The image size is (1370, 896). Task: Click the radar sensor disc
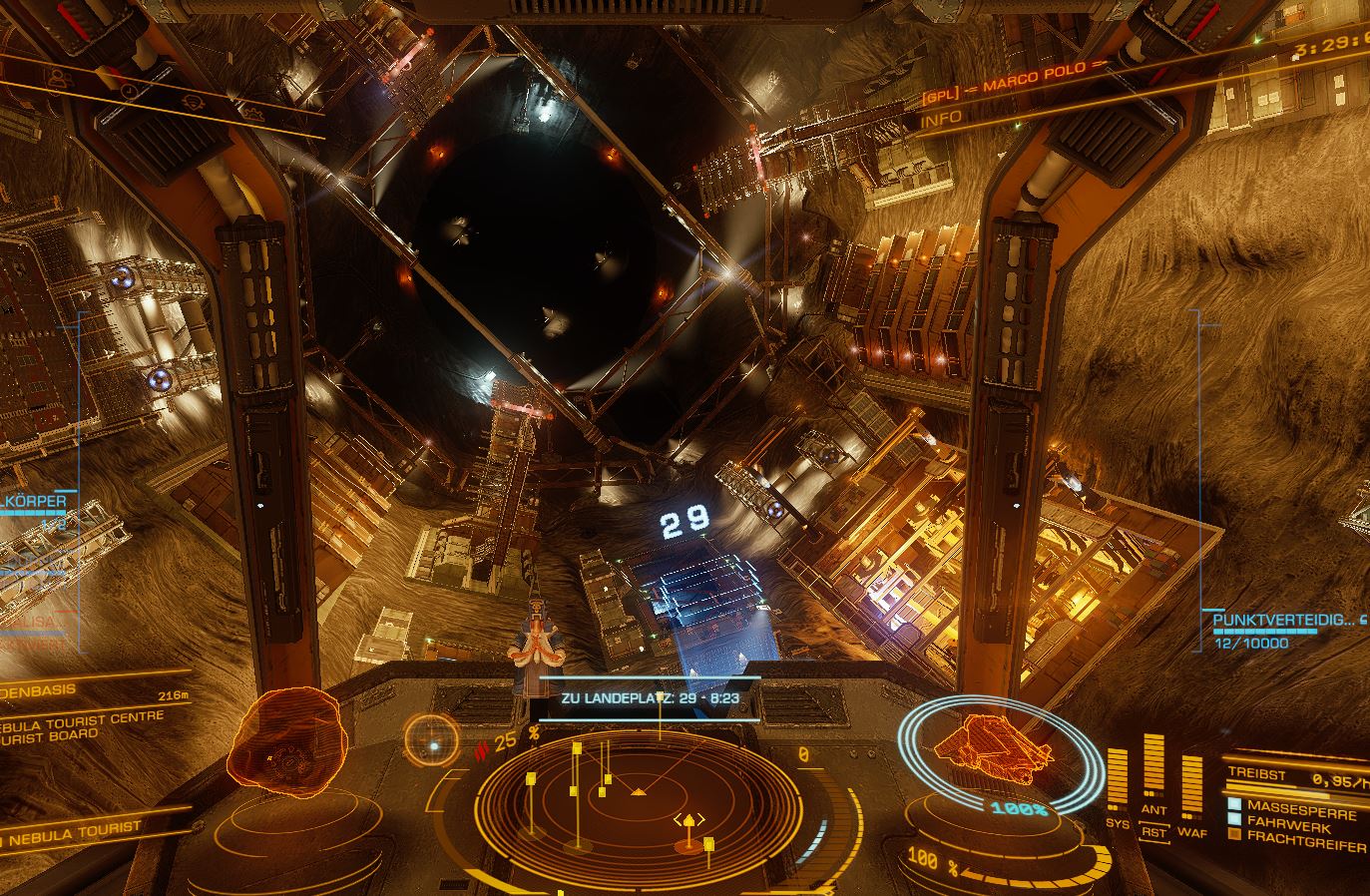pos(639,798)
